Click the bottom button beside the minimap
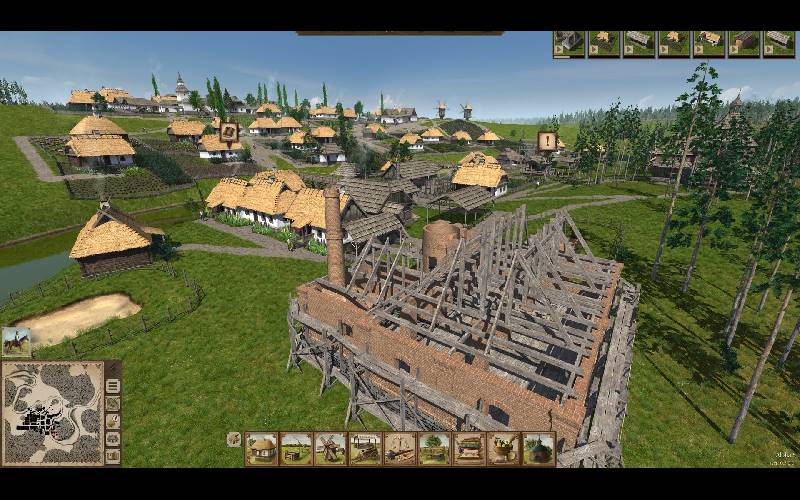 [113, 455]
